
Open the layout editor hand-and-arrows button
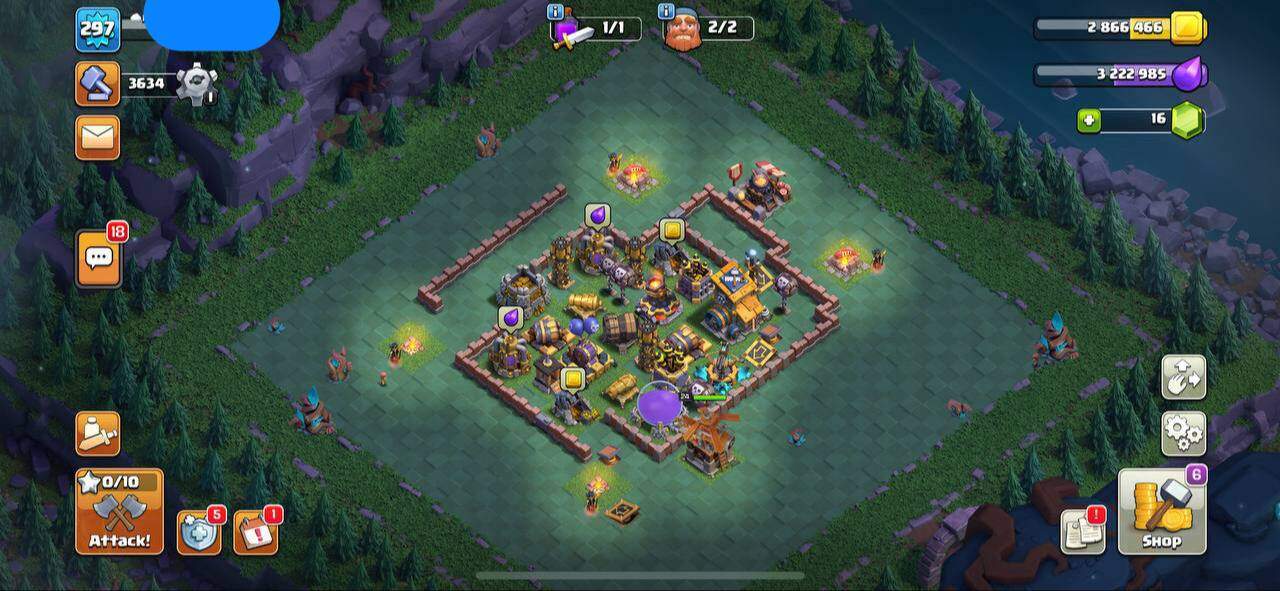[1183, 377]
